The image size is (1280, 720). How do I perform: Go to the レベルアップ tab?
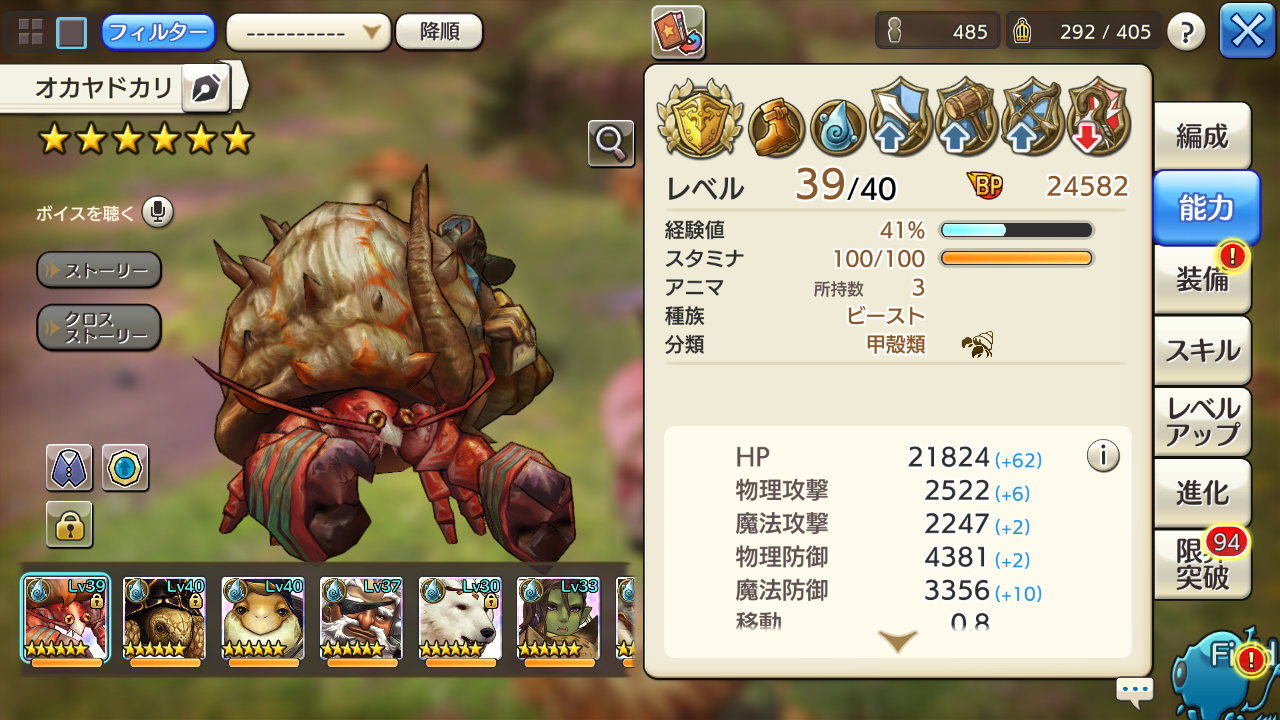[x=1202, y=421]
